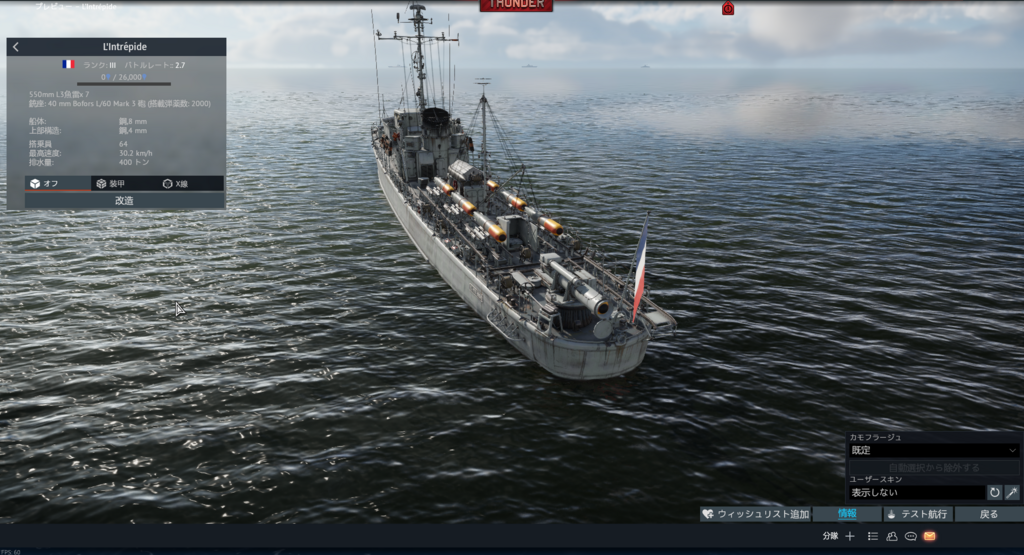Open the list icon in bottom bar
The image size is (1024, 555).
click(873, 536)
